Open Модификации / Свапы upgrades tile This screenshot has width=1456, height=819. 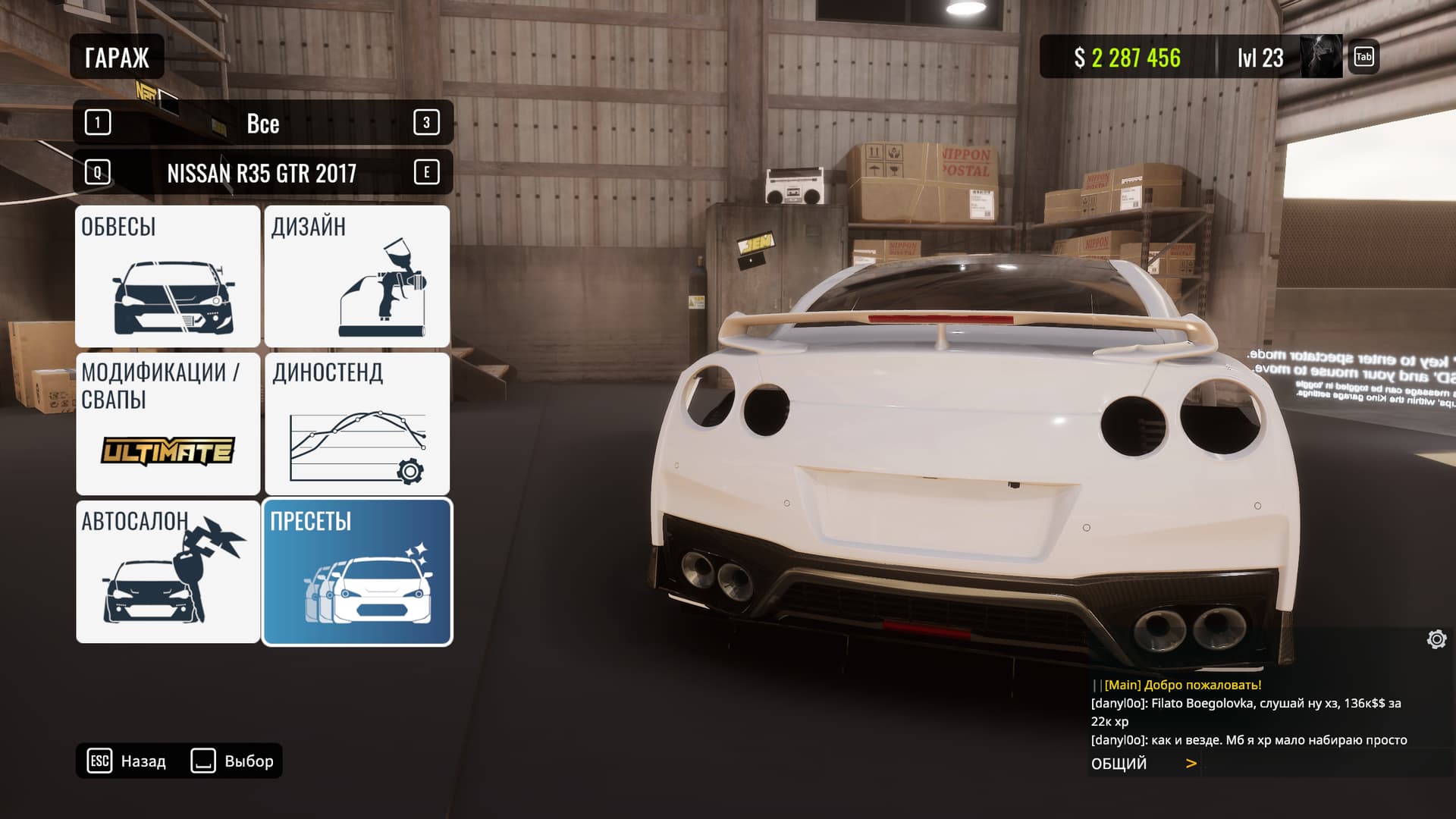click(x=168, y=423)
